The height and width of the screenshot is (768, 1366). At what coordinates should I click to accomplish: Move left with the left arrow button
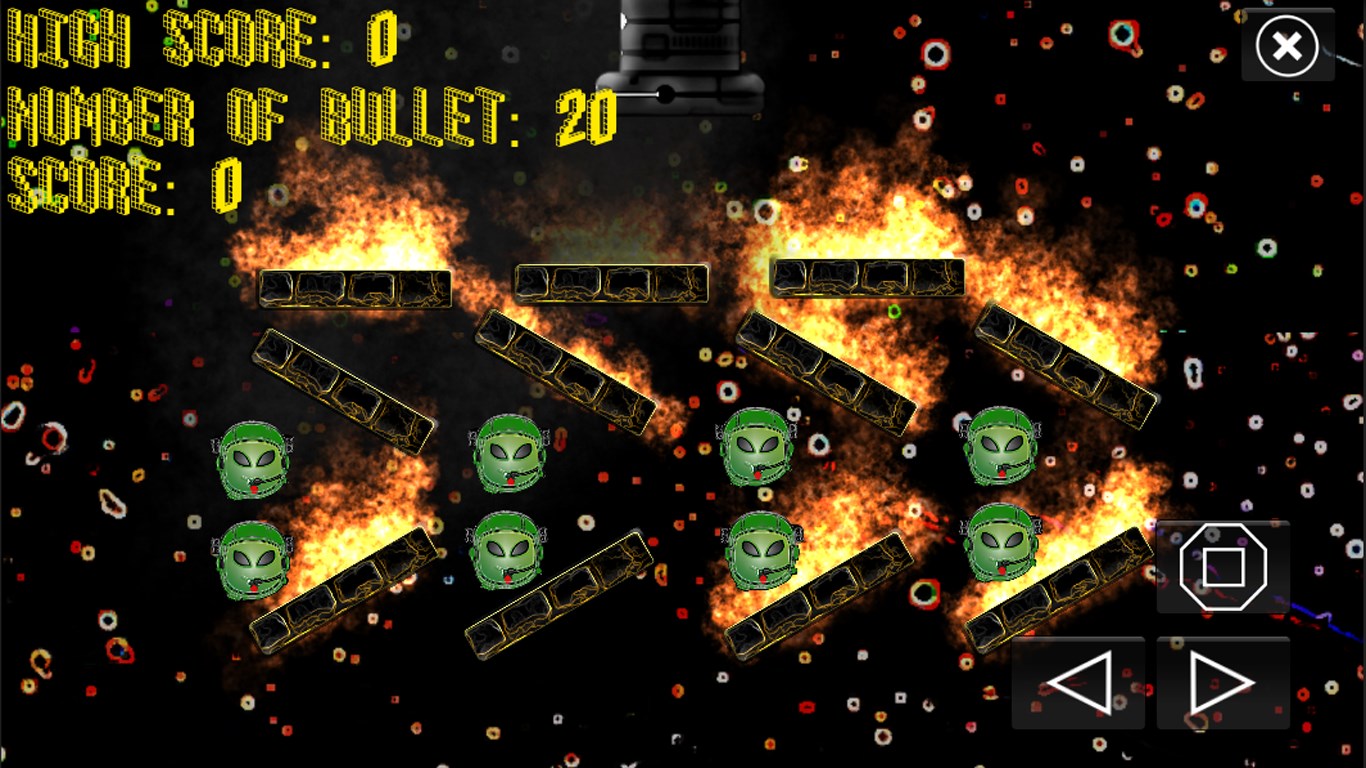1078,683
